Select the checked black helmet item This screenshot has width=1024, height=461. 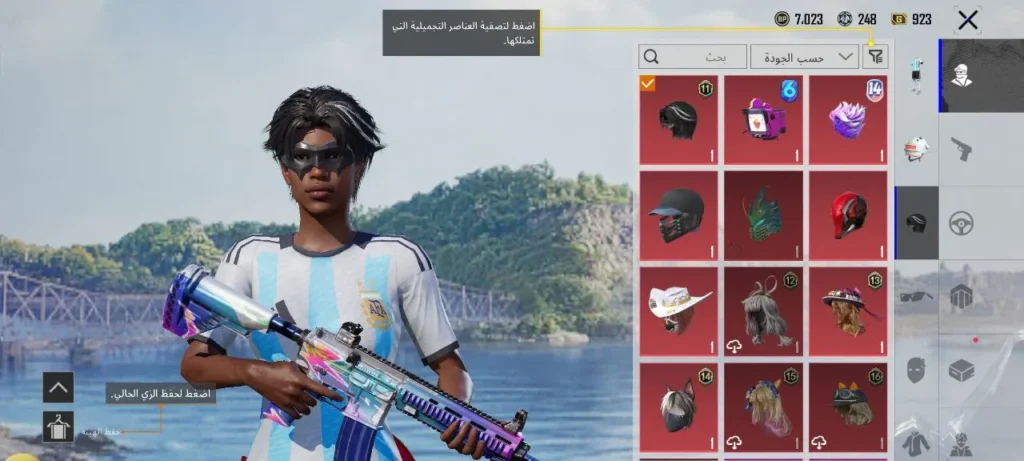tap(679, 120)
